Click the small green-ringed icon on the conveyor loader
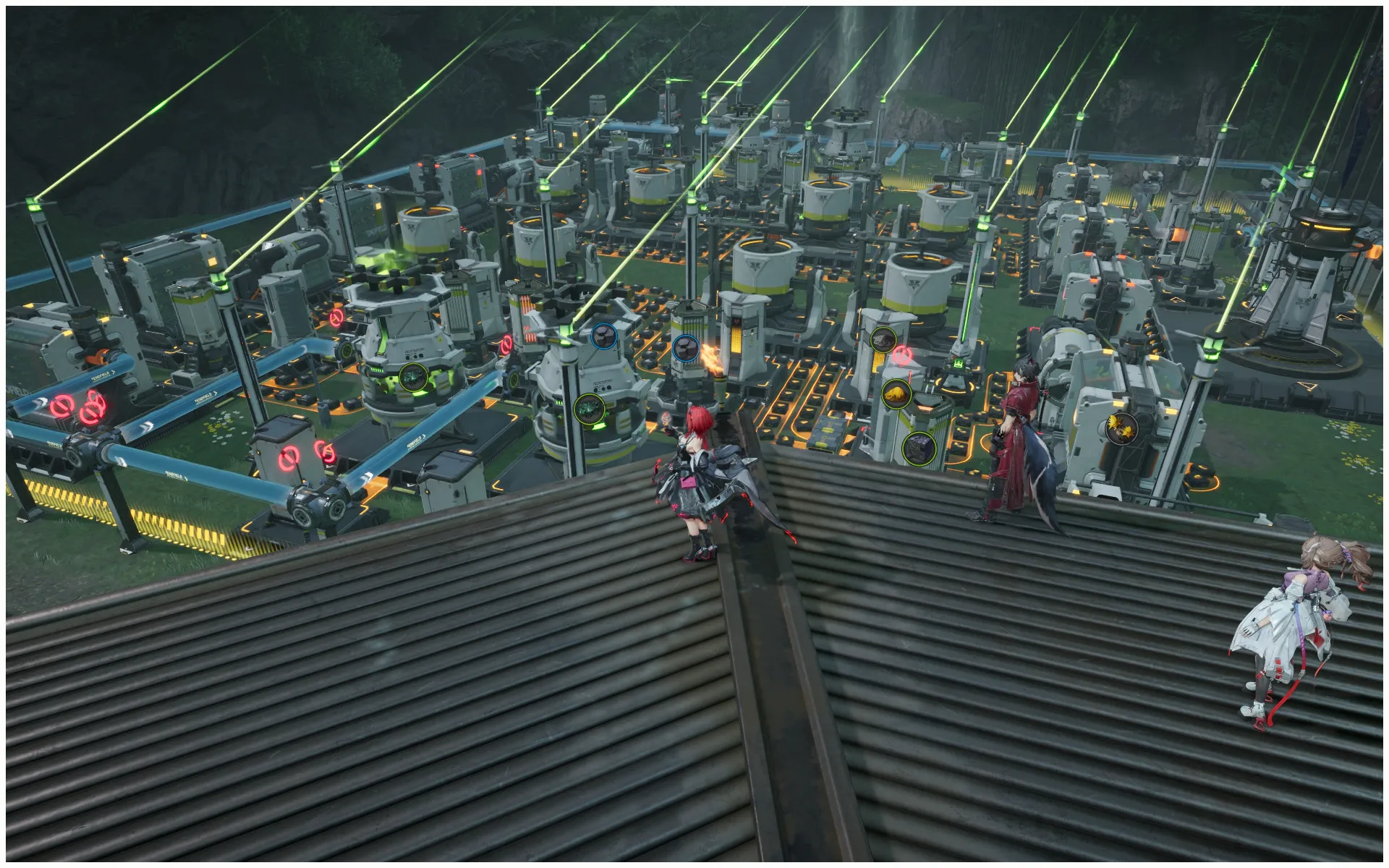The width and height of the screenshot is (1389, 868). tap(957, 364)
